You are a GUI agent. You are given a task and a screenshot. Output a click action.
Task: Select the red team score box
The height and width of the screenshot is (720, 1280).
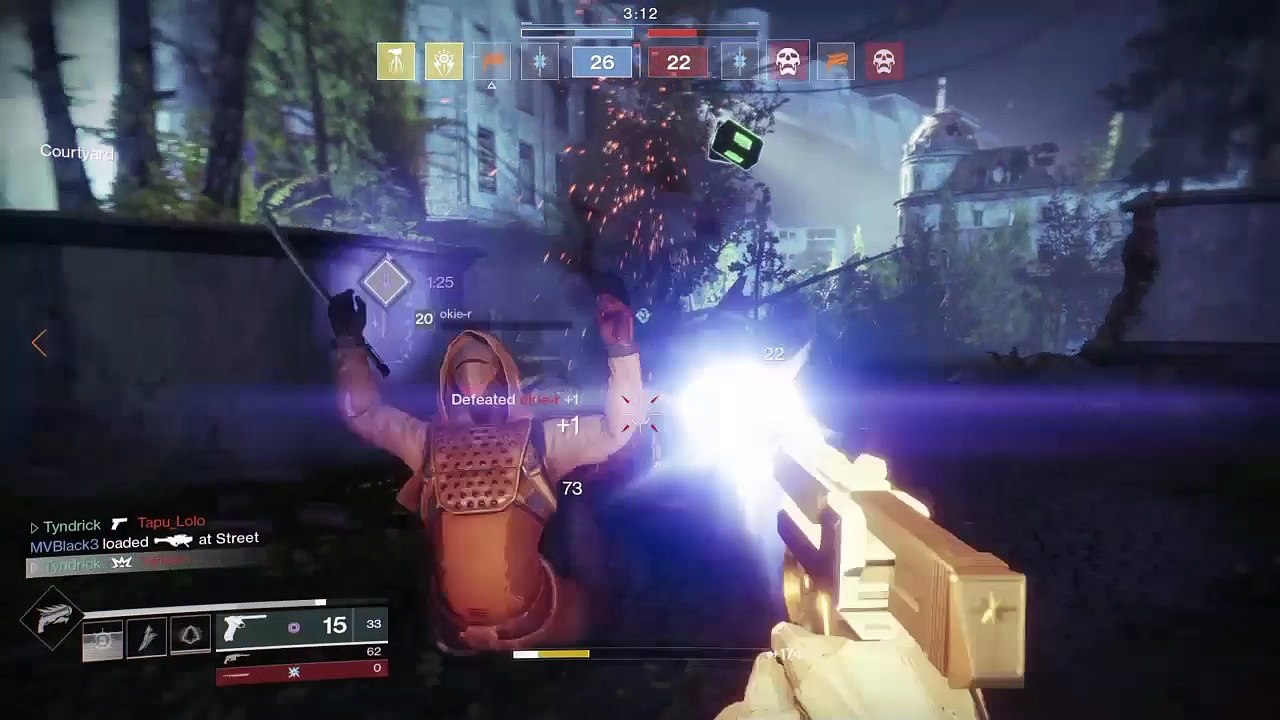678,63
